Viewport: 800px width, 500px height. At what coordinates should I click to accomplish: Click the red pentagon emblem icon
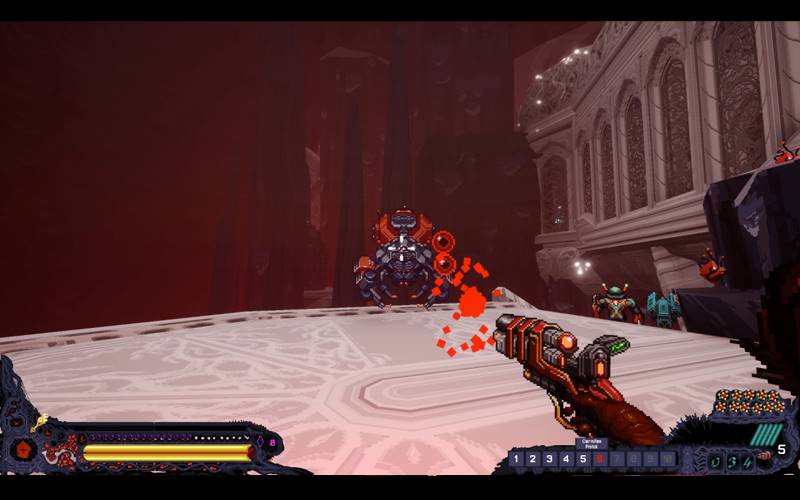(x=21, y=448)
